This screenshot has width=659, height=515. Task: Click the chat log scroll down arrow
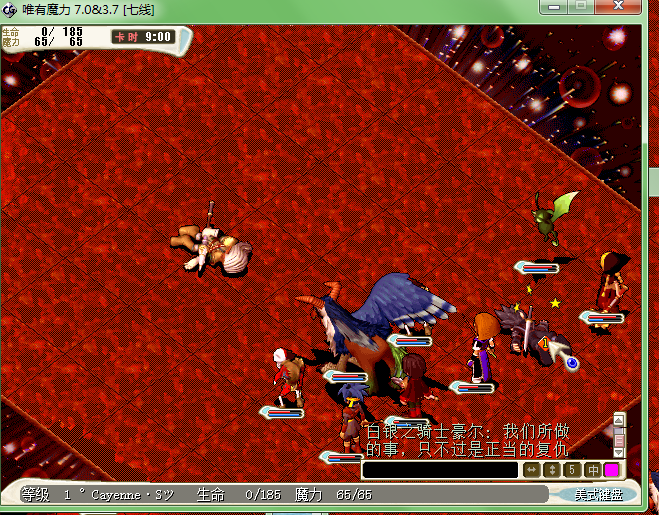click(619, 452)
